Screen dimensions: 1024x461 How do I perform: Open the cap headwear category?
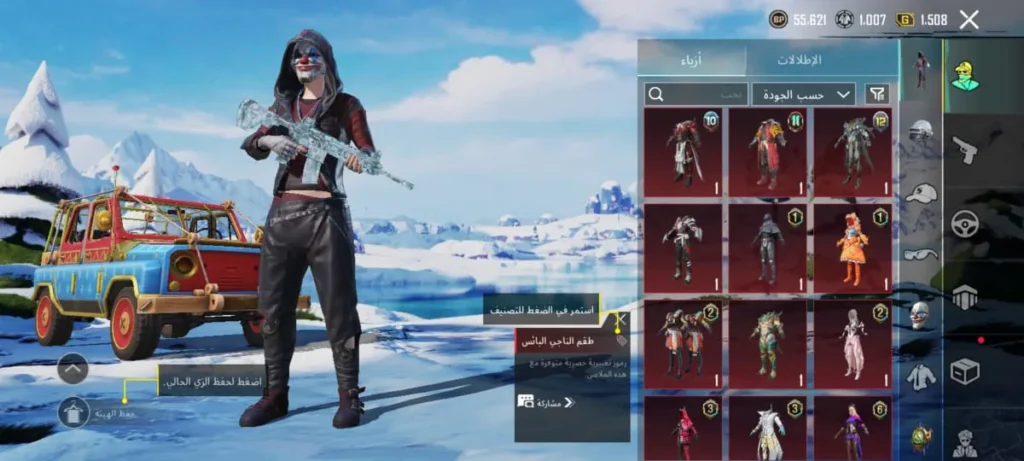(921, 193)
